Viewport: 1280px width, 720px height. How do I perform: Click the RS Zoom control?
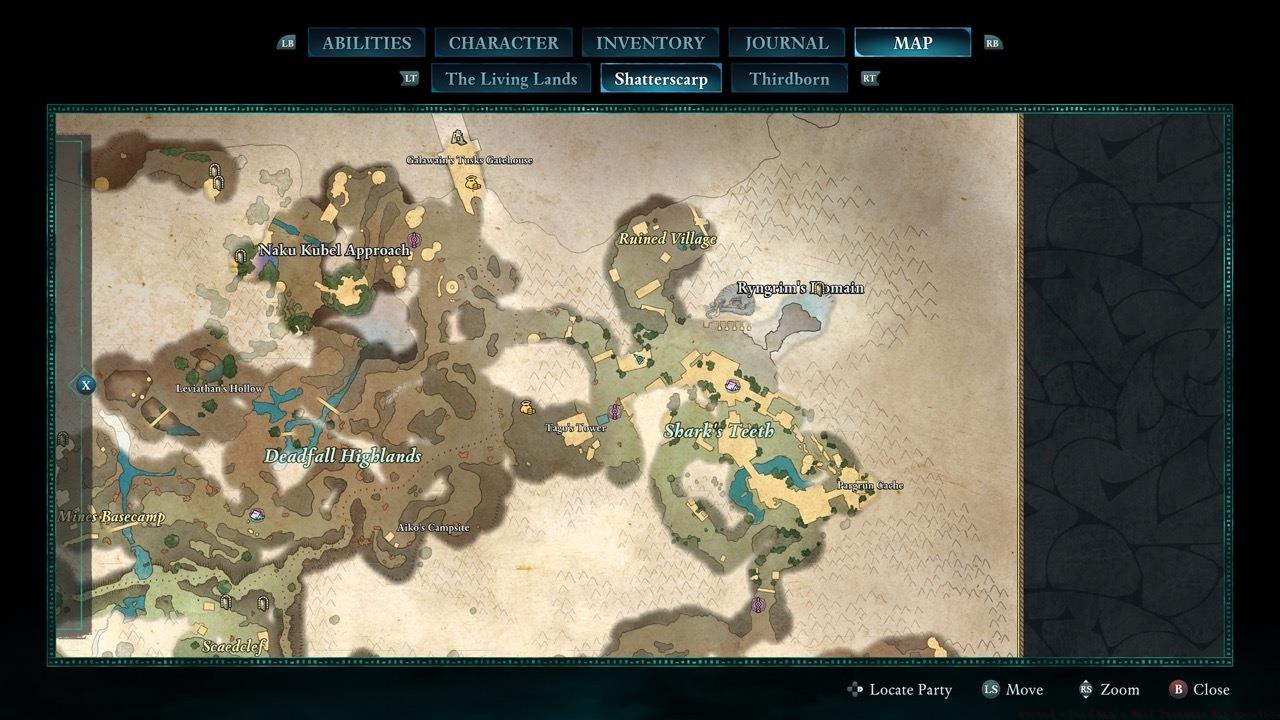coord(1111,689)
